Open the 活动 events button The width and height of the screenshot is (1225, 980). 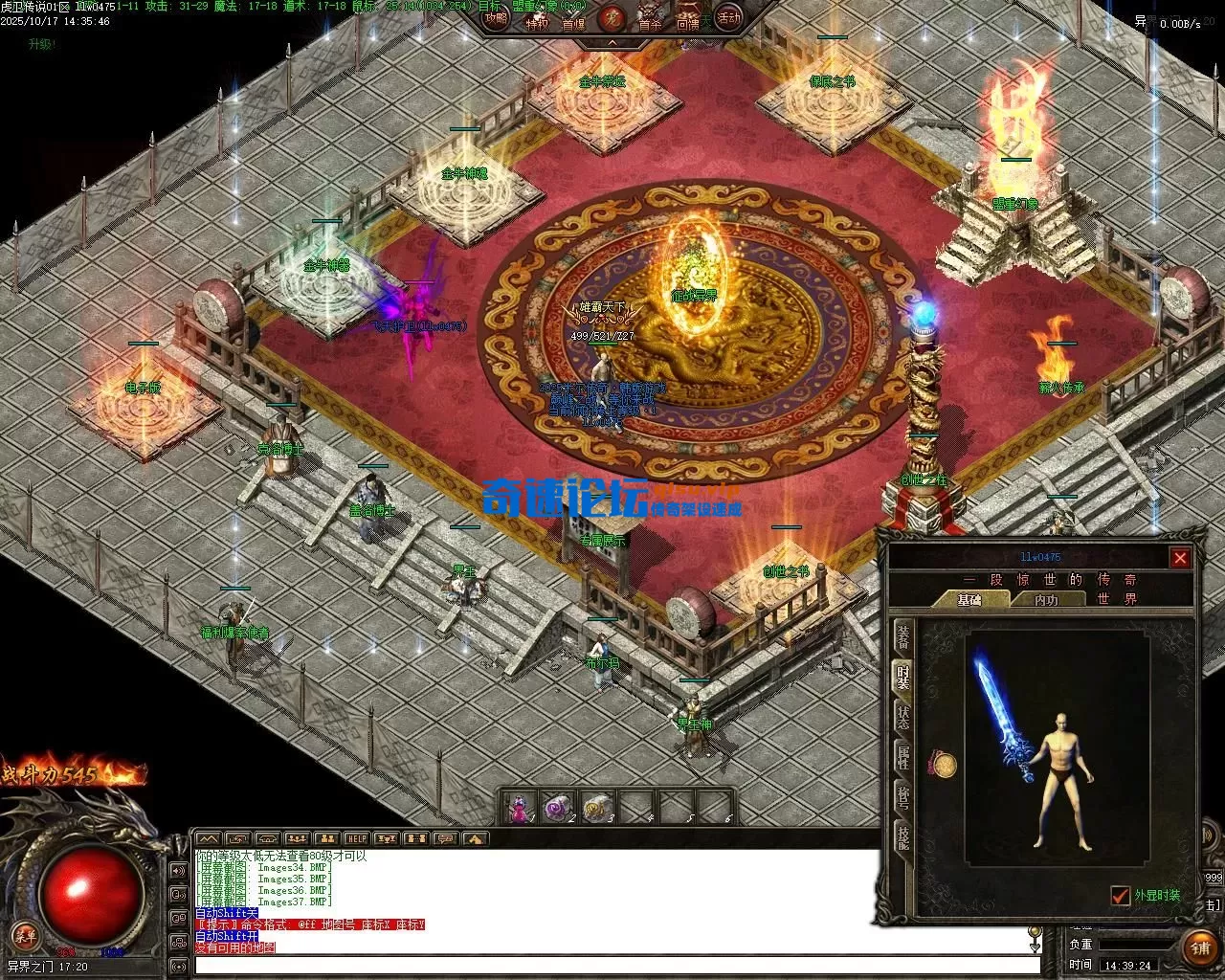click(729, 18)
